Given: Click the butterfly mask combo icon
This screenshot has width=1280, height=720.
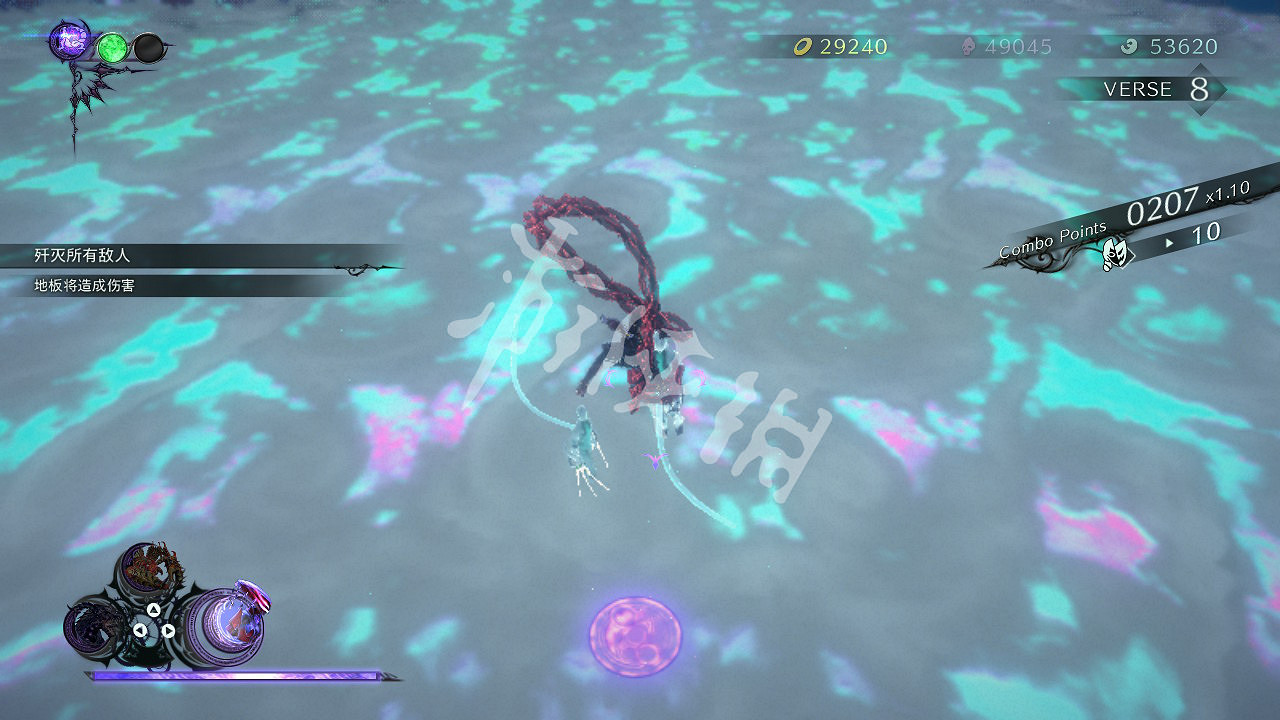Looking at the screenshot, I should coord(1118,251).
